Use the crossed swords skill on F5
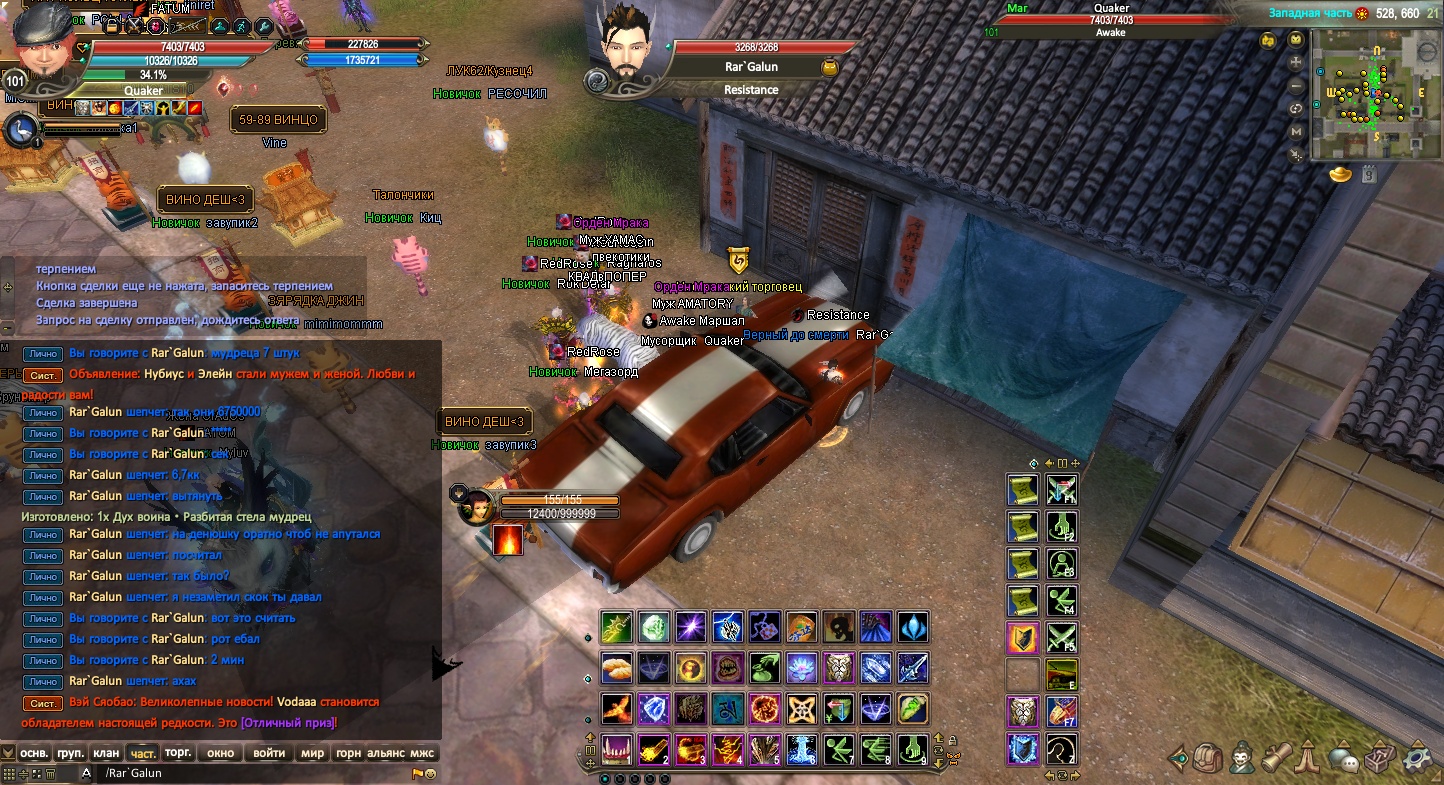The width and height of the screenshot is (1444, 785). click(x=1061, y=637)
